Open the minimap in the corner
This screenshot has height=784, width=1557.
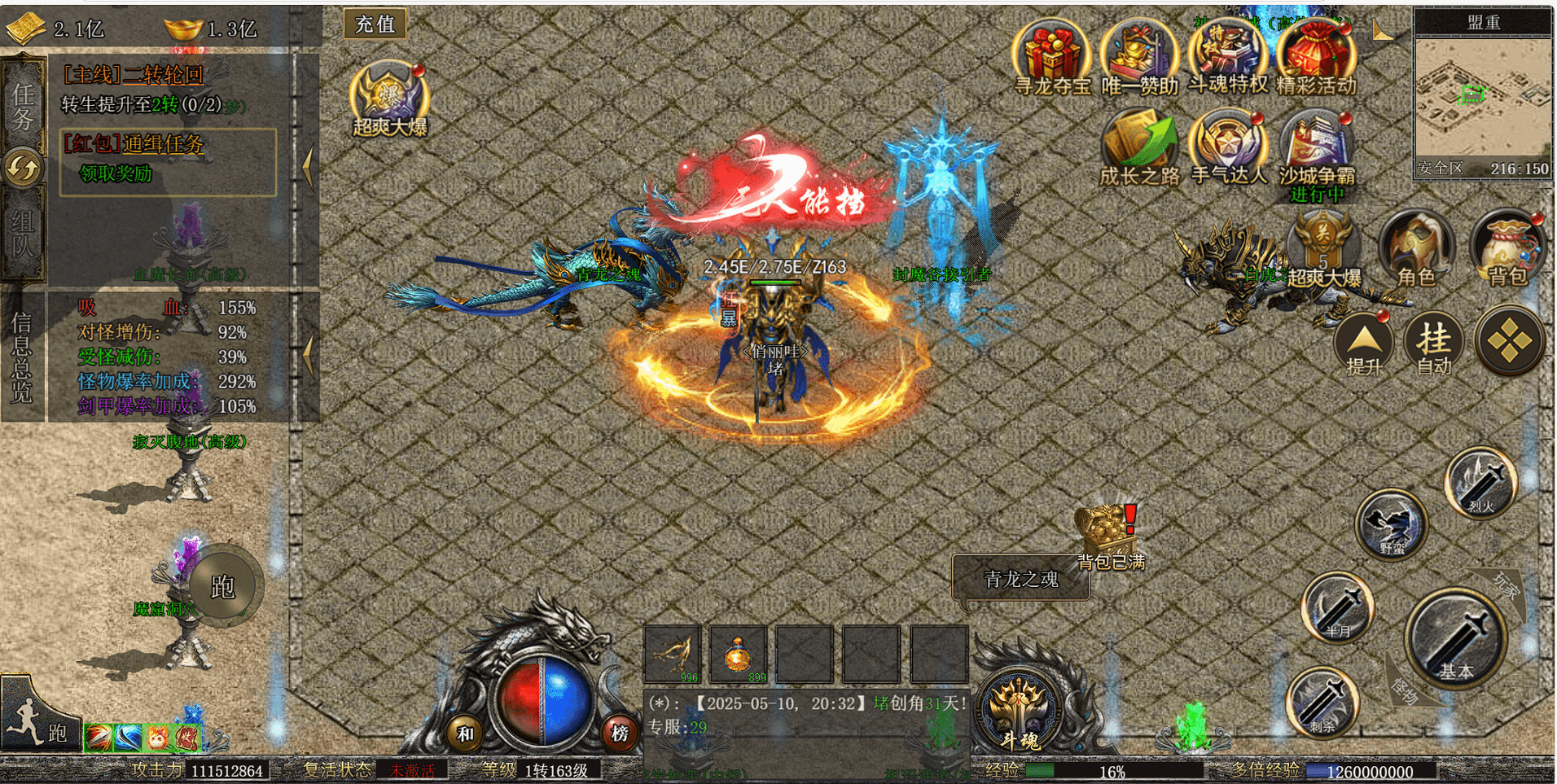(x=1482, y=98)
